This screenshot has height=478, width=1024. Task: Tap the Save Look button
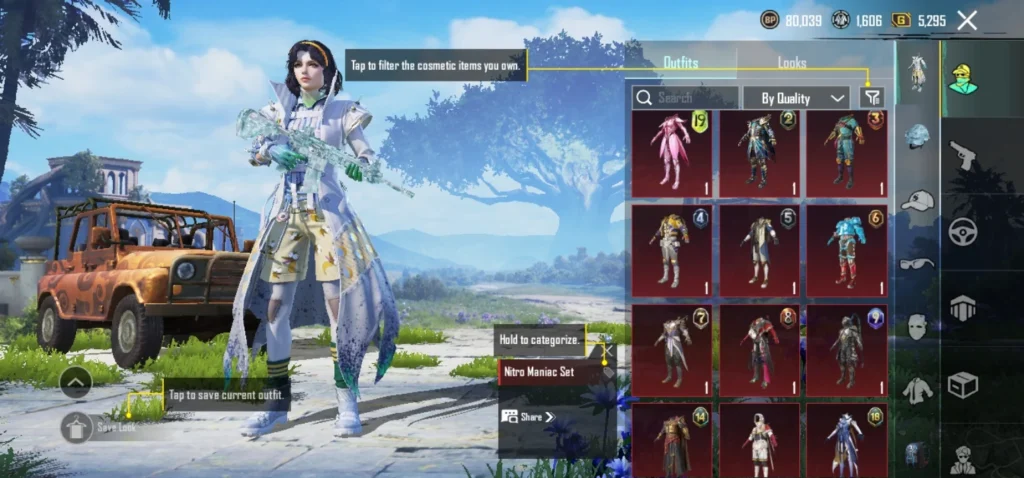77,427
